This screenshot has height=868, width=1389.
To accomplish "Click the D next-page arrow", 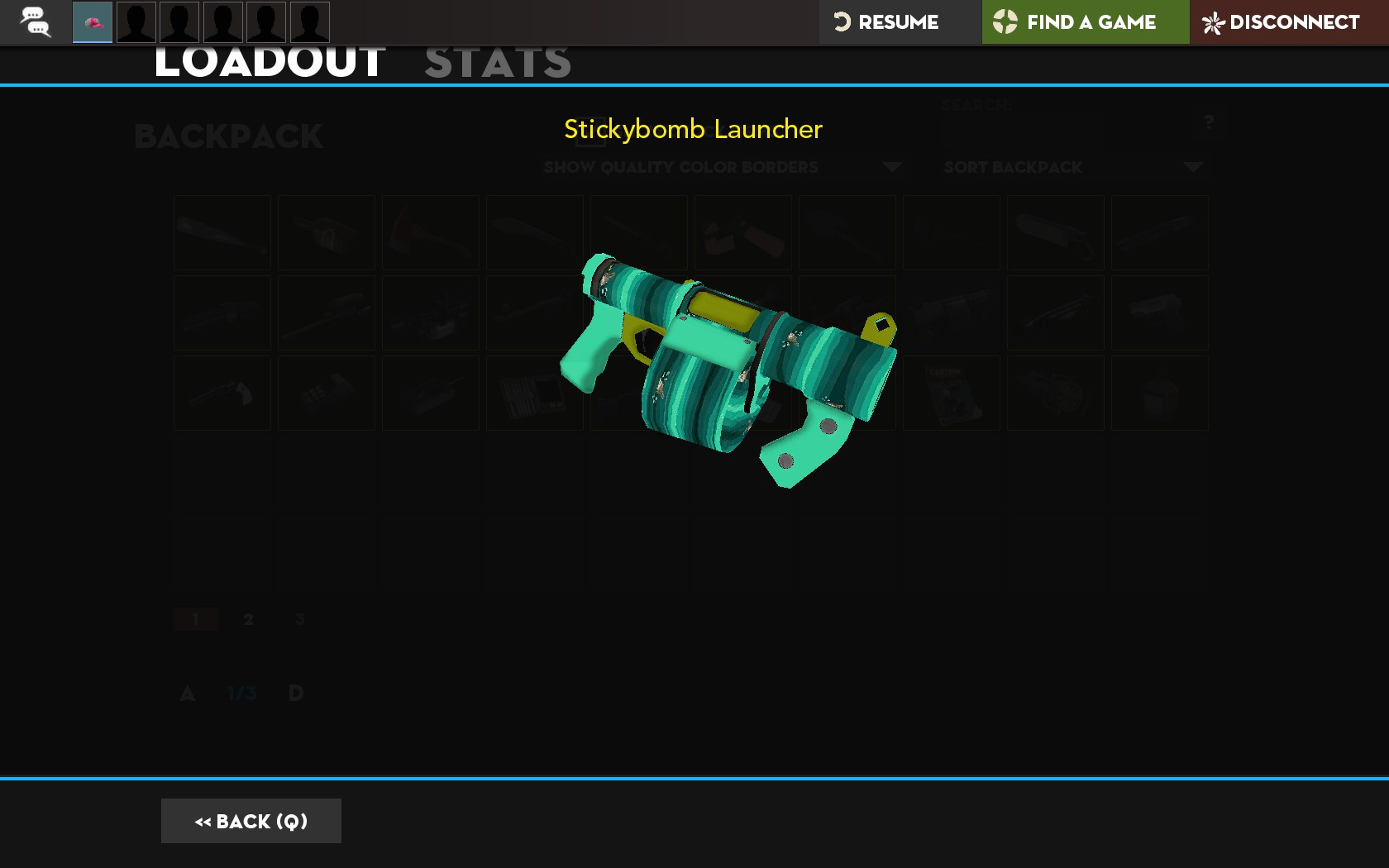I will 295,694.
